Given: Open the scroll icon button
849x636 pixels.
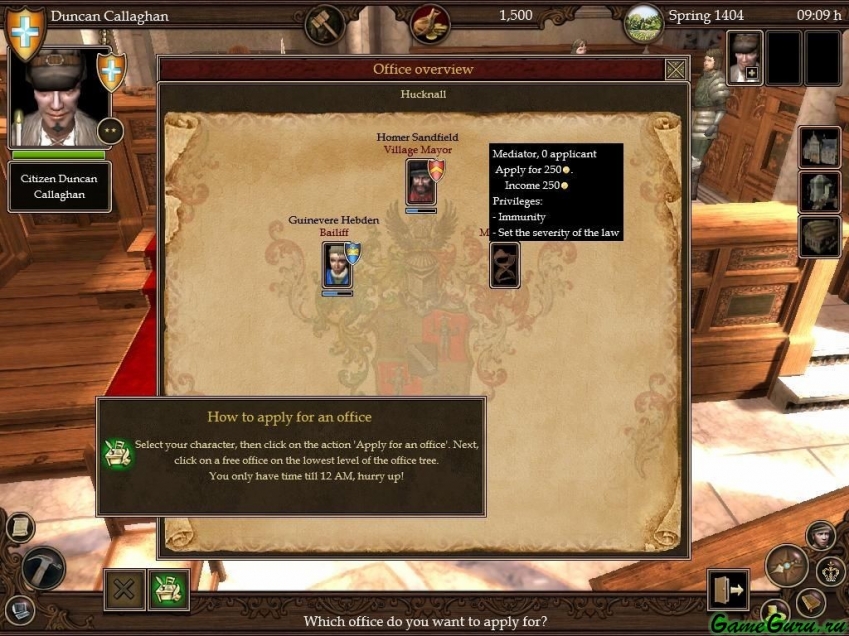Looking at the screenshot, I should click(19, 527).
